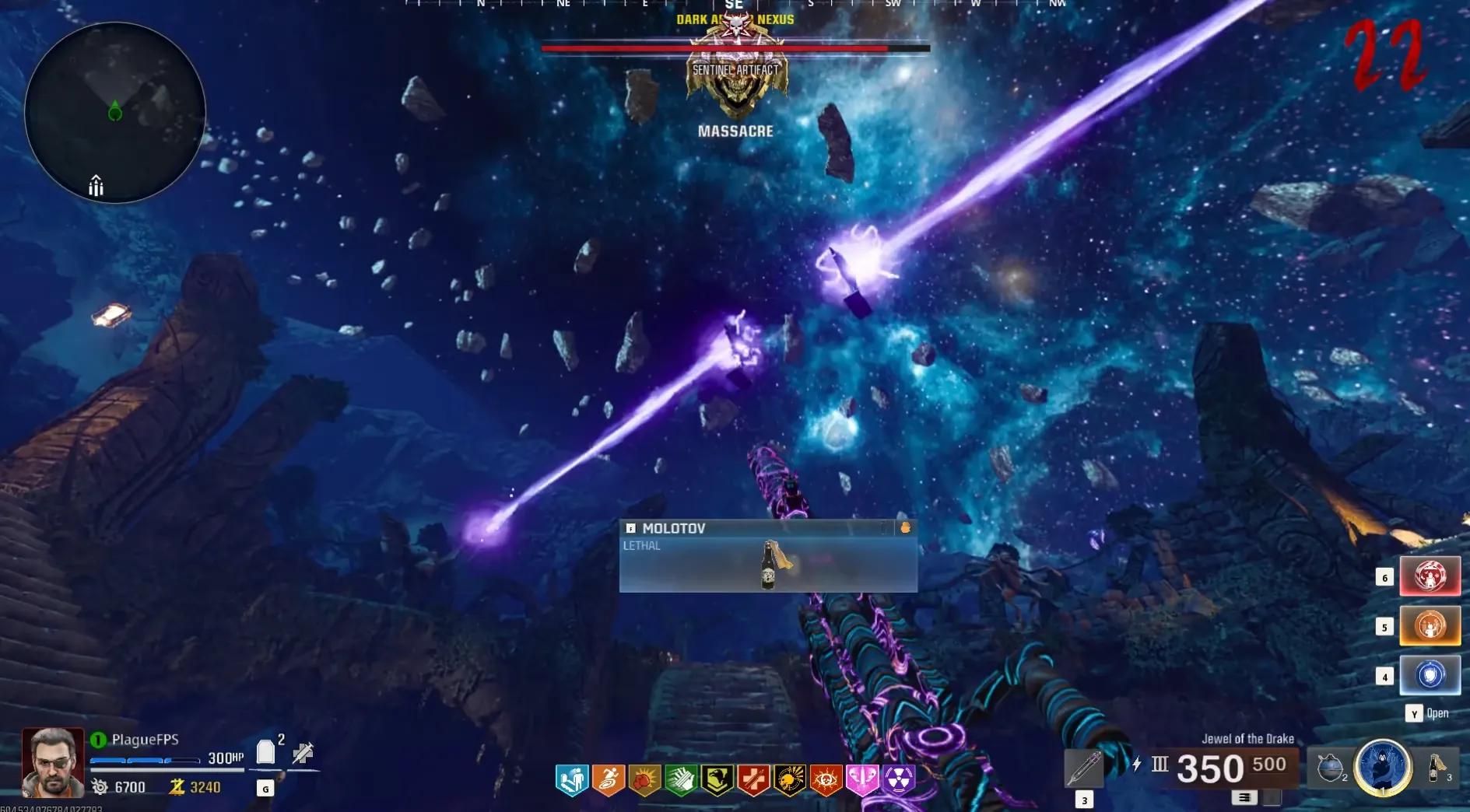Click the circular minimap
Screen dimensions: 1470x812
115,113
